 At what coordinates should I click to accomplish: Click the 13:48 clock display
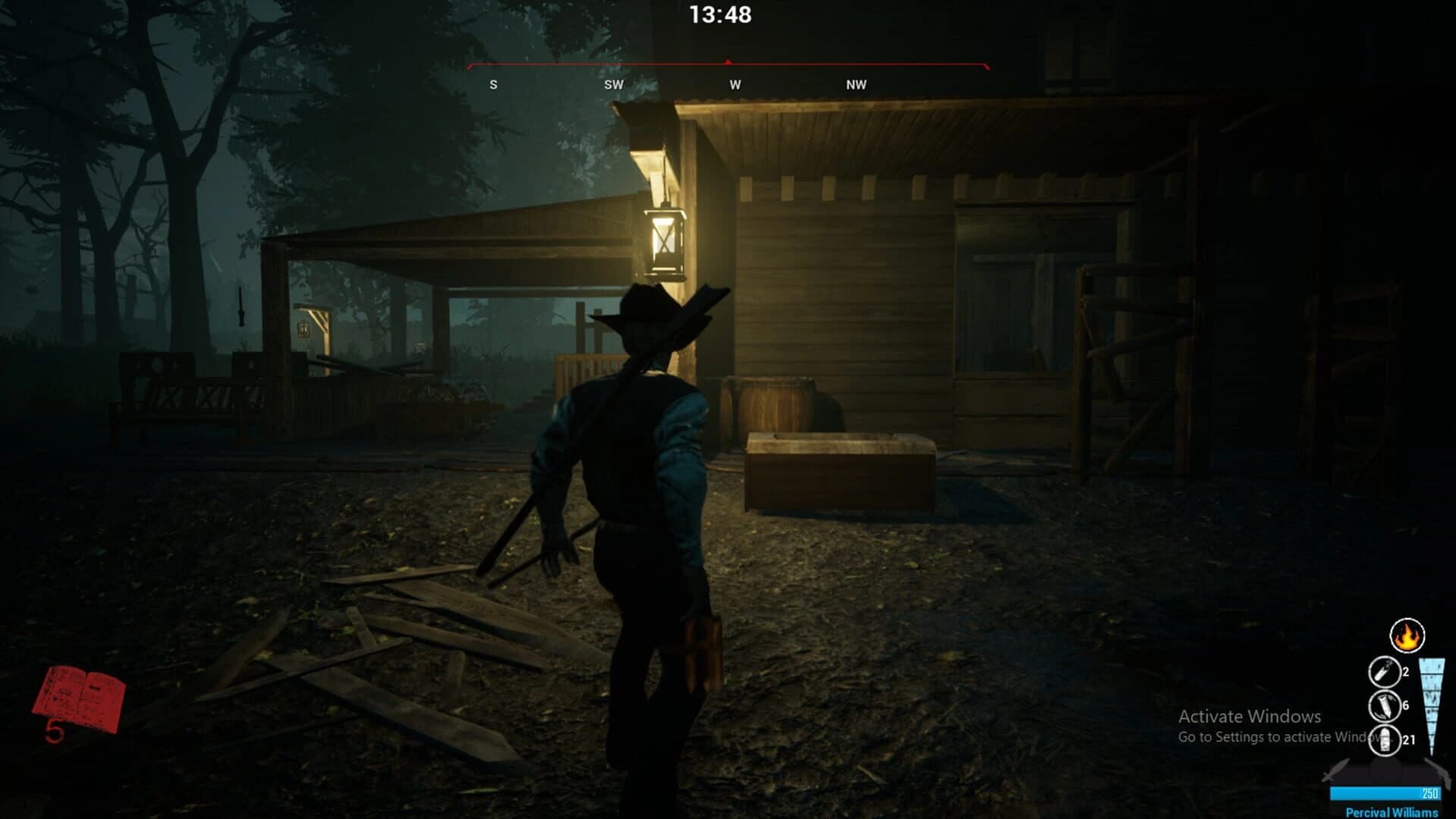[719, 13]
